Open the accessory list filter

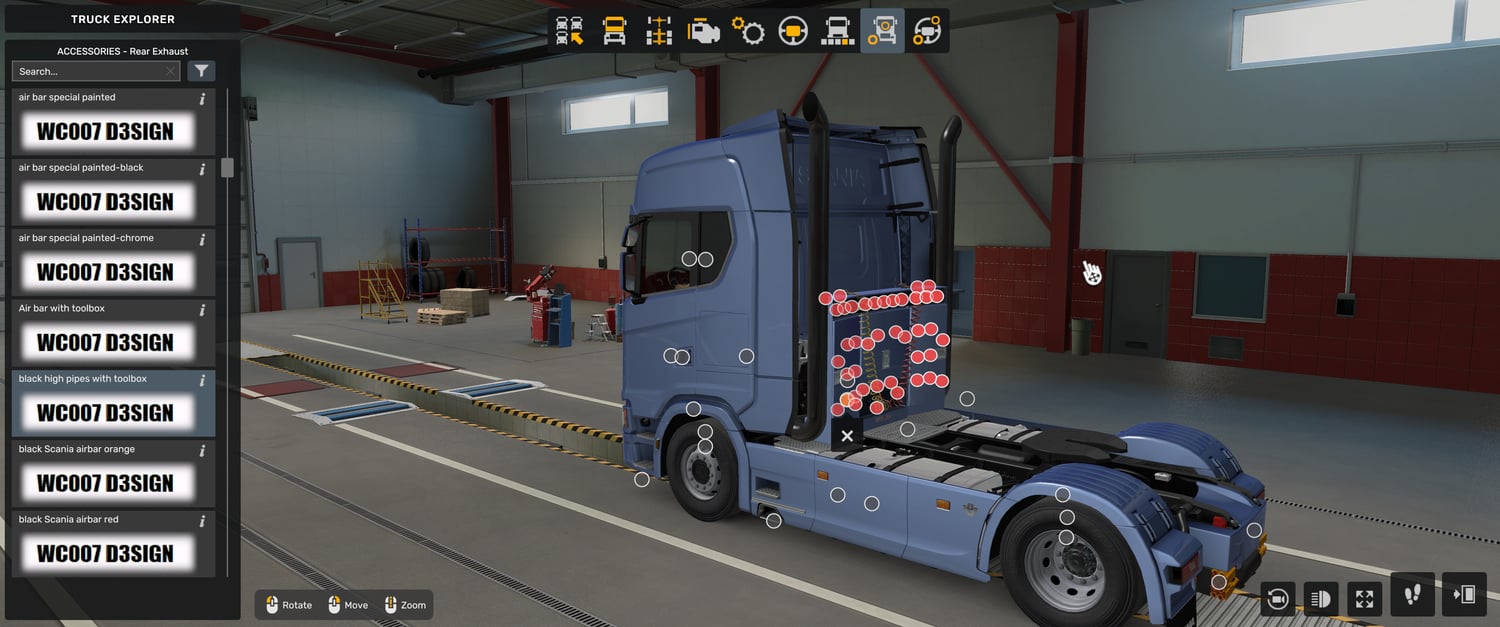(201, 71)
